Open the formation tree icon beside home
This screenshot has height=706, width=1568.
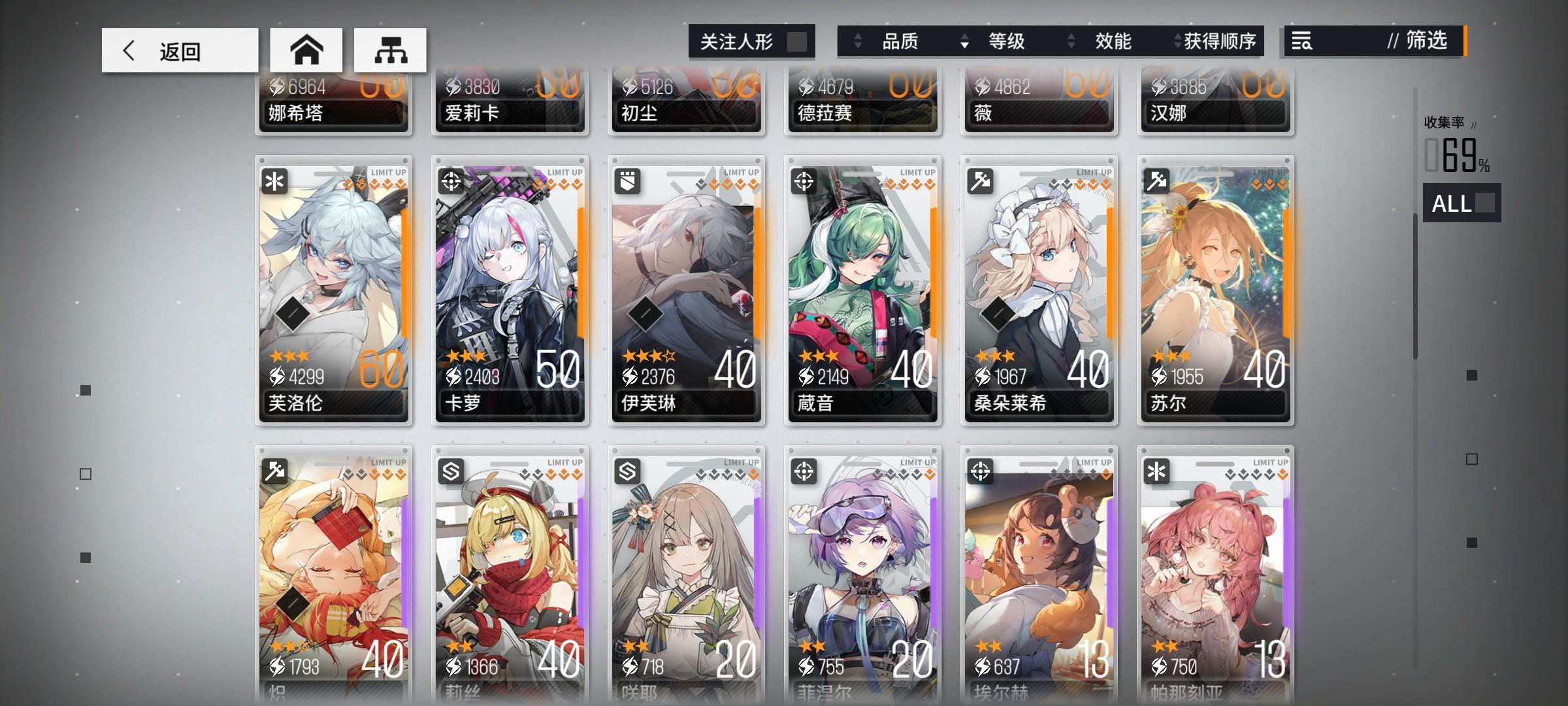[390, 49]
